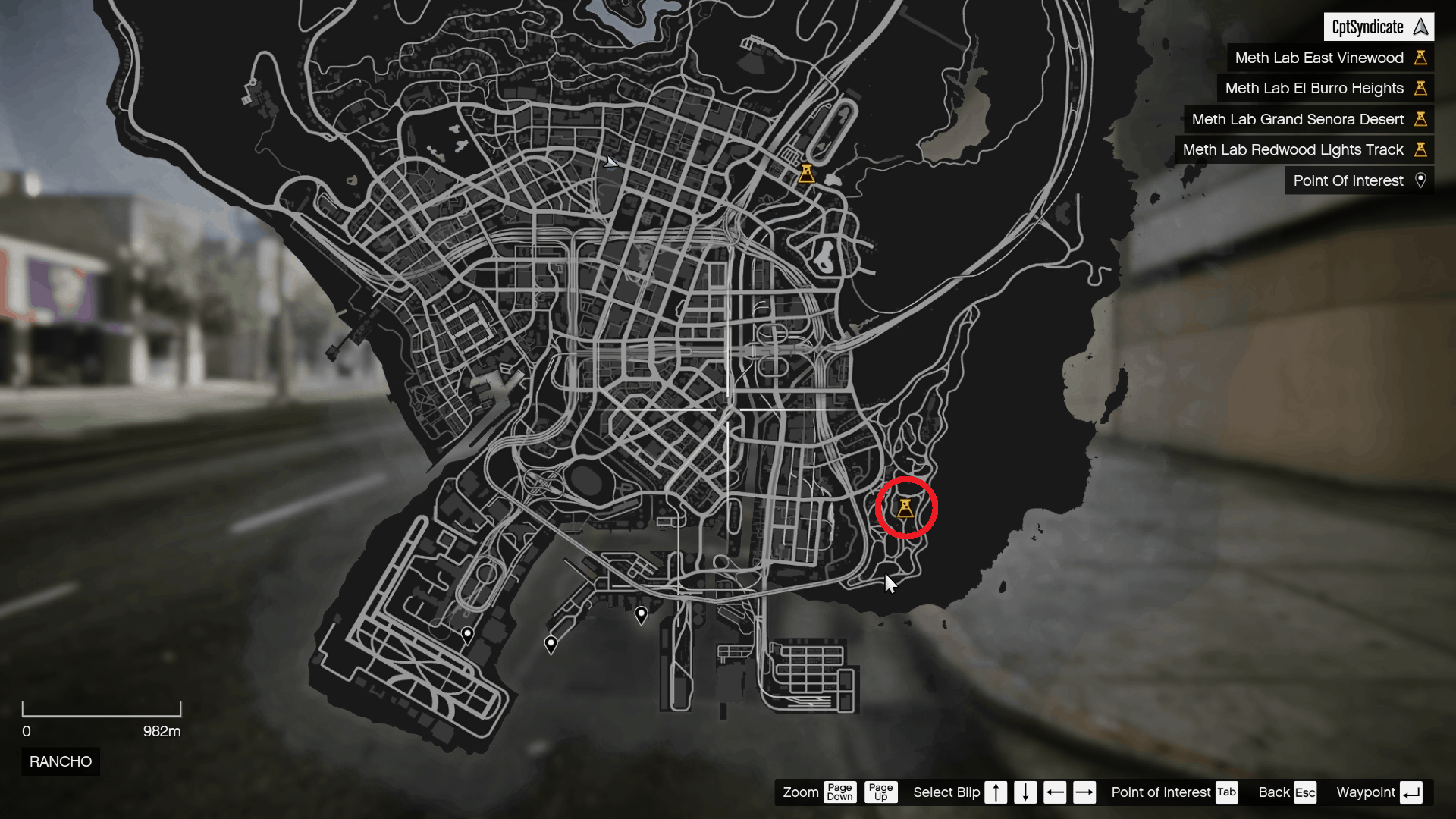The height and width of the screenshot is (819, 1456).
Task: Click the flask icon beside Meth Lab Grand Senora Desert
Action: coord(1421,119)
